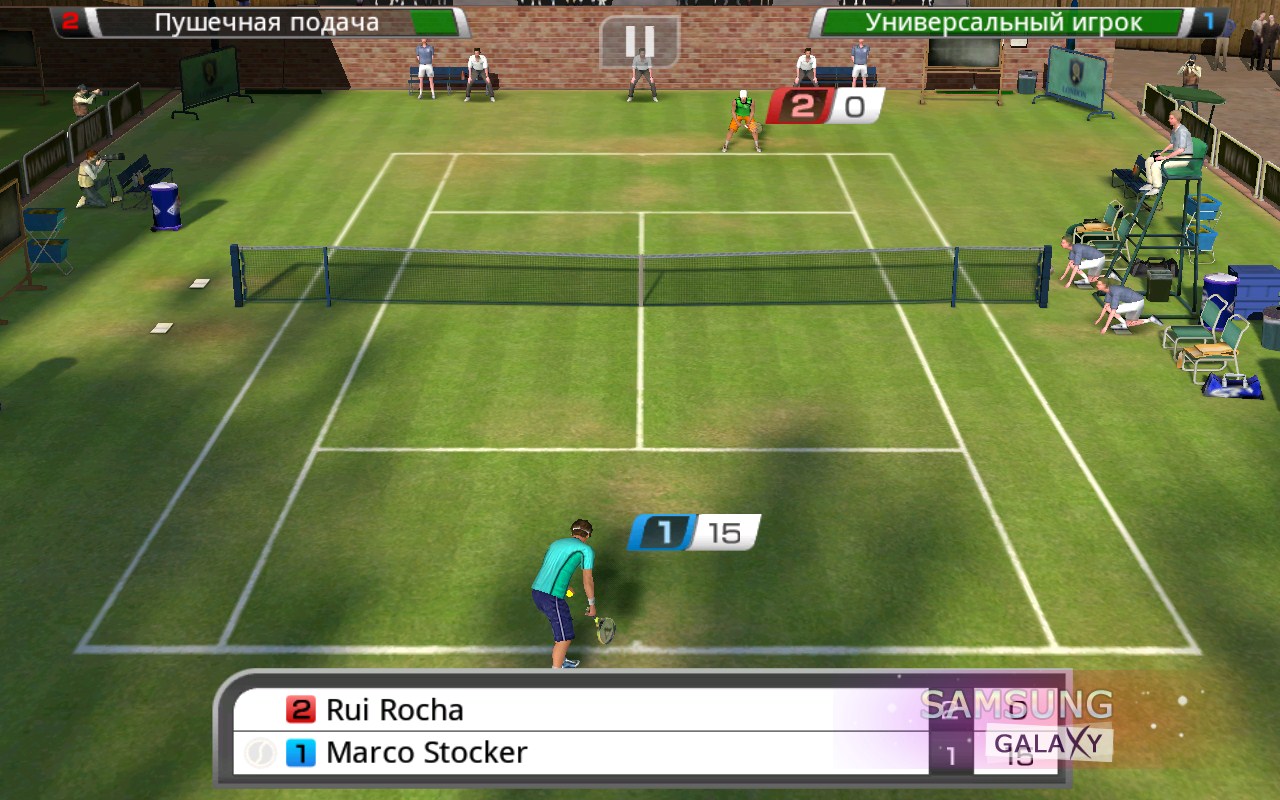Pause the match with the pause button
The height and width of the screenshot is (800, 1280).
(639, 40)
